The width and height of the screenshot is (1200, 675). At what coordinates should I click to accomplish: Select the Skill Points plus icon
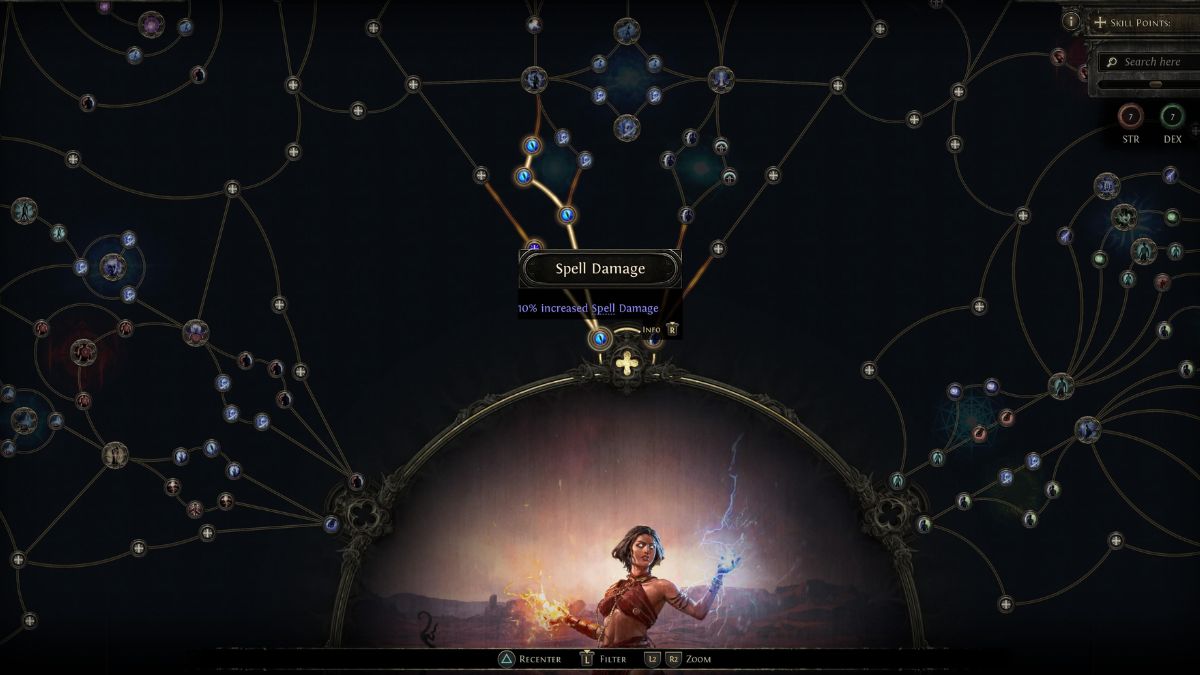1100,22
